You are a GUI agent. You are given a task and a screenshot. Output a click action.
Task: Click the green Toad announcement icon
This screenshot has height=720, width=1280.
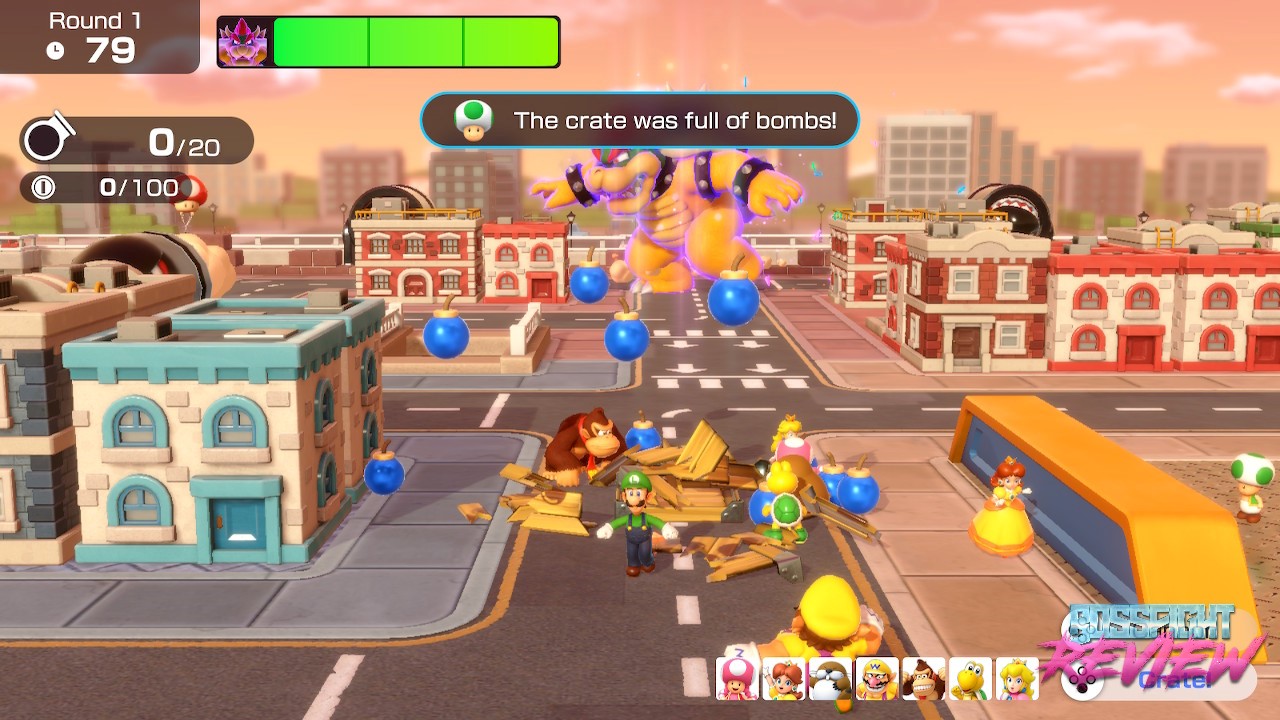[473, 120]
